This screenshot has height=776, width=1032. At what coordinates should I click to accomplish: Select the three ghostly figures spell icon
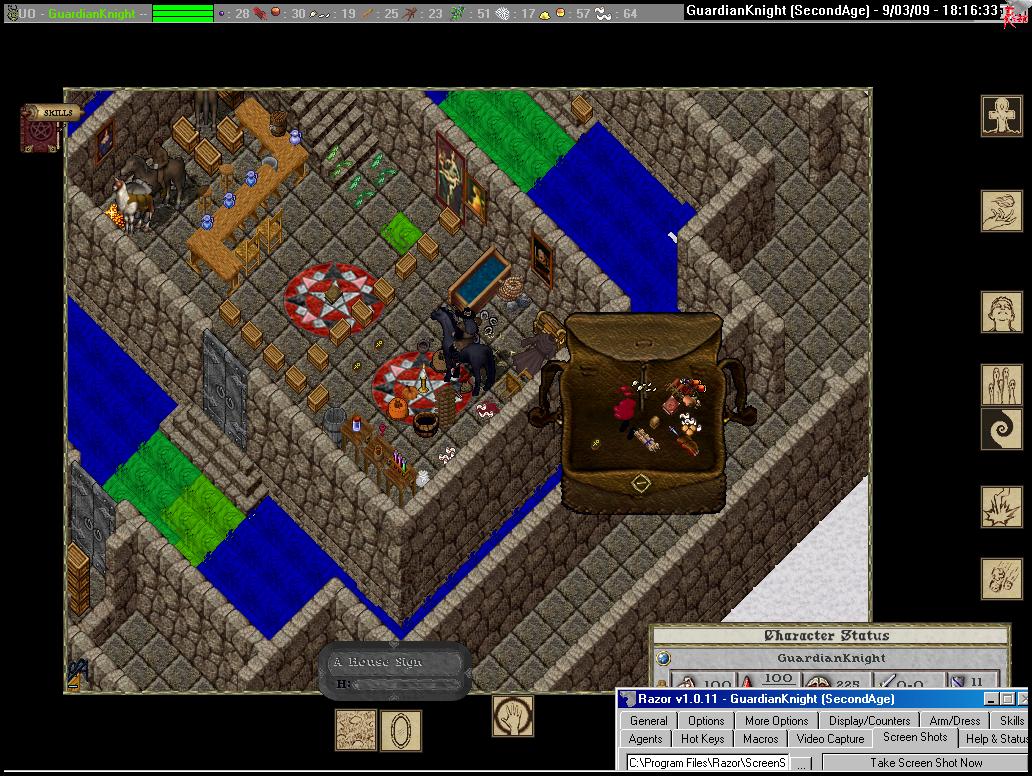click(1001, 385)
